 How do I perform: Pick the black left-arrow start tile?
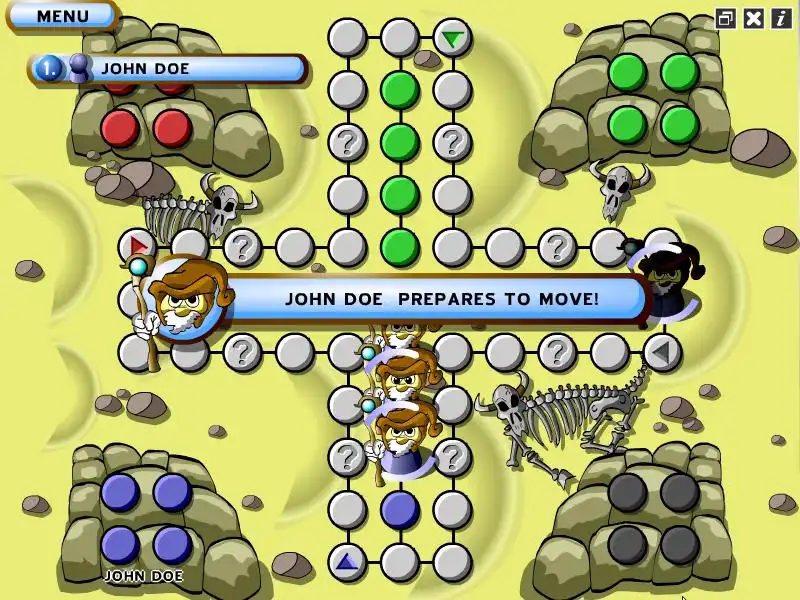coord(660,351)
